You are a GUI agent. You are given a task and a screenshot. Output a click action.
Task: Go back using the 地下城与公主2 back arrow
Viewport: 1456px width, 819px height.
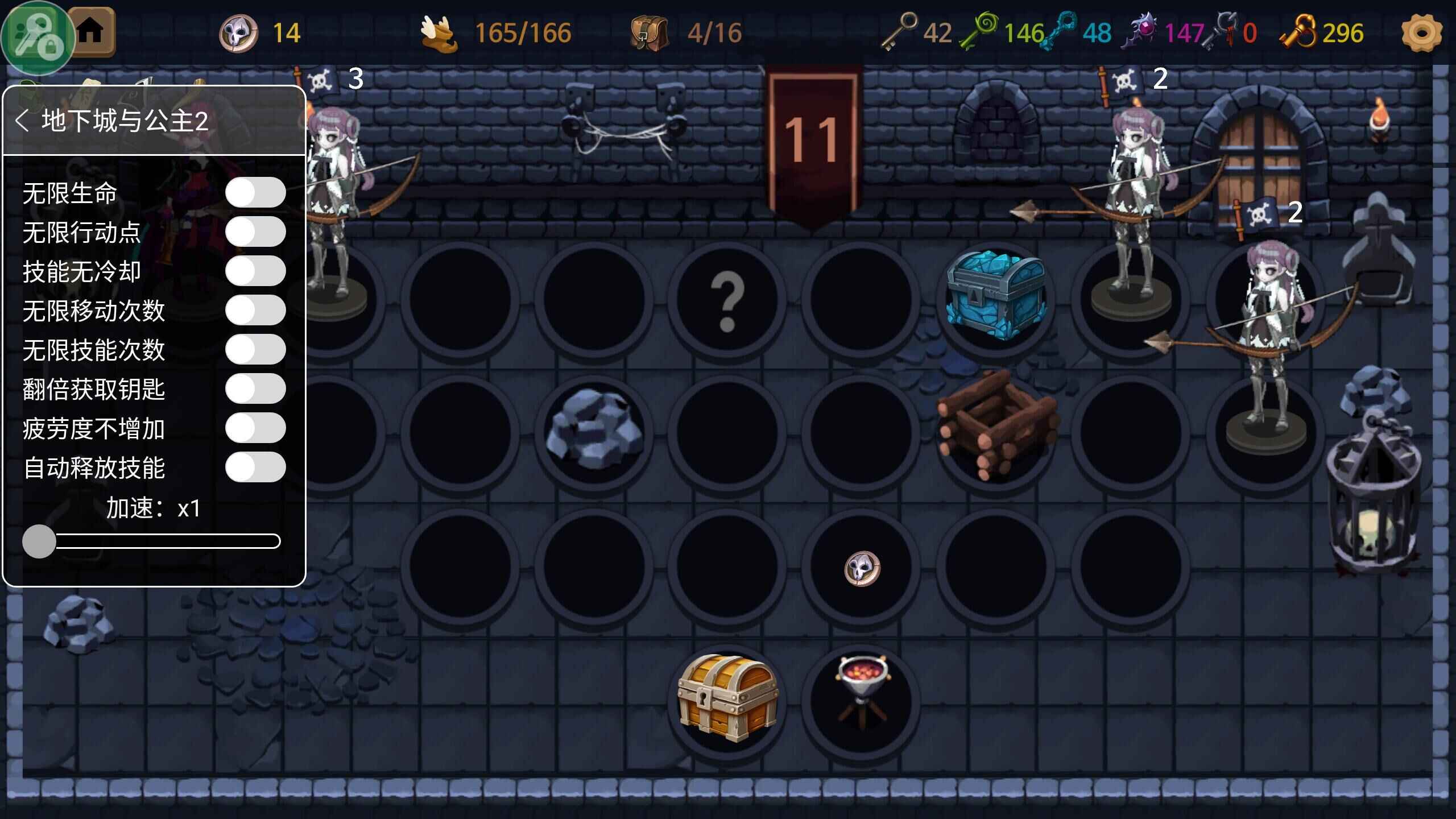(22, 121)
